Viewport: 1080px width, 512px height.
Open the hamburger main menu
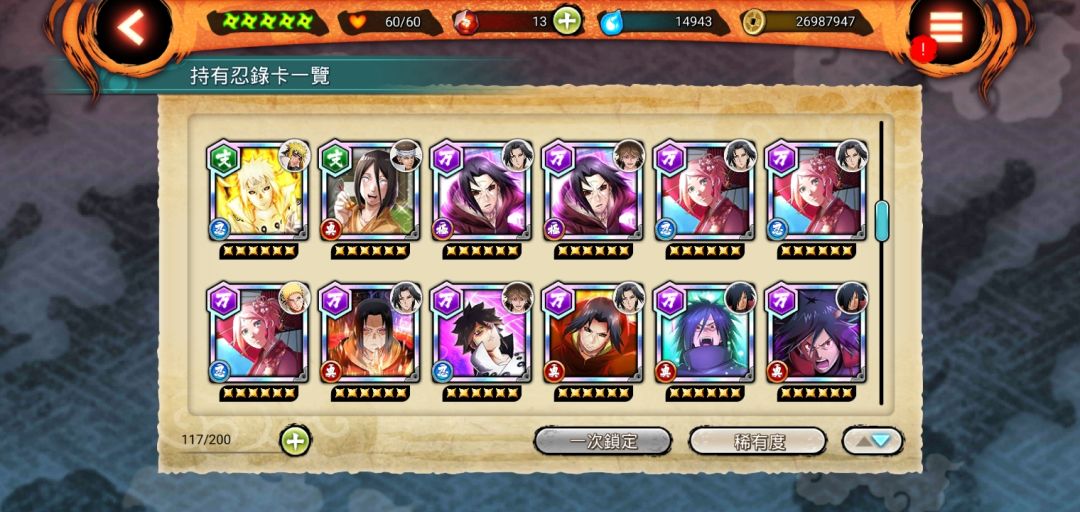pyautogui.click(x=946, y=28)
